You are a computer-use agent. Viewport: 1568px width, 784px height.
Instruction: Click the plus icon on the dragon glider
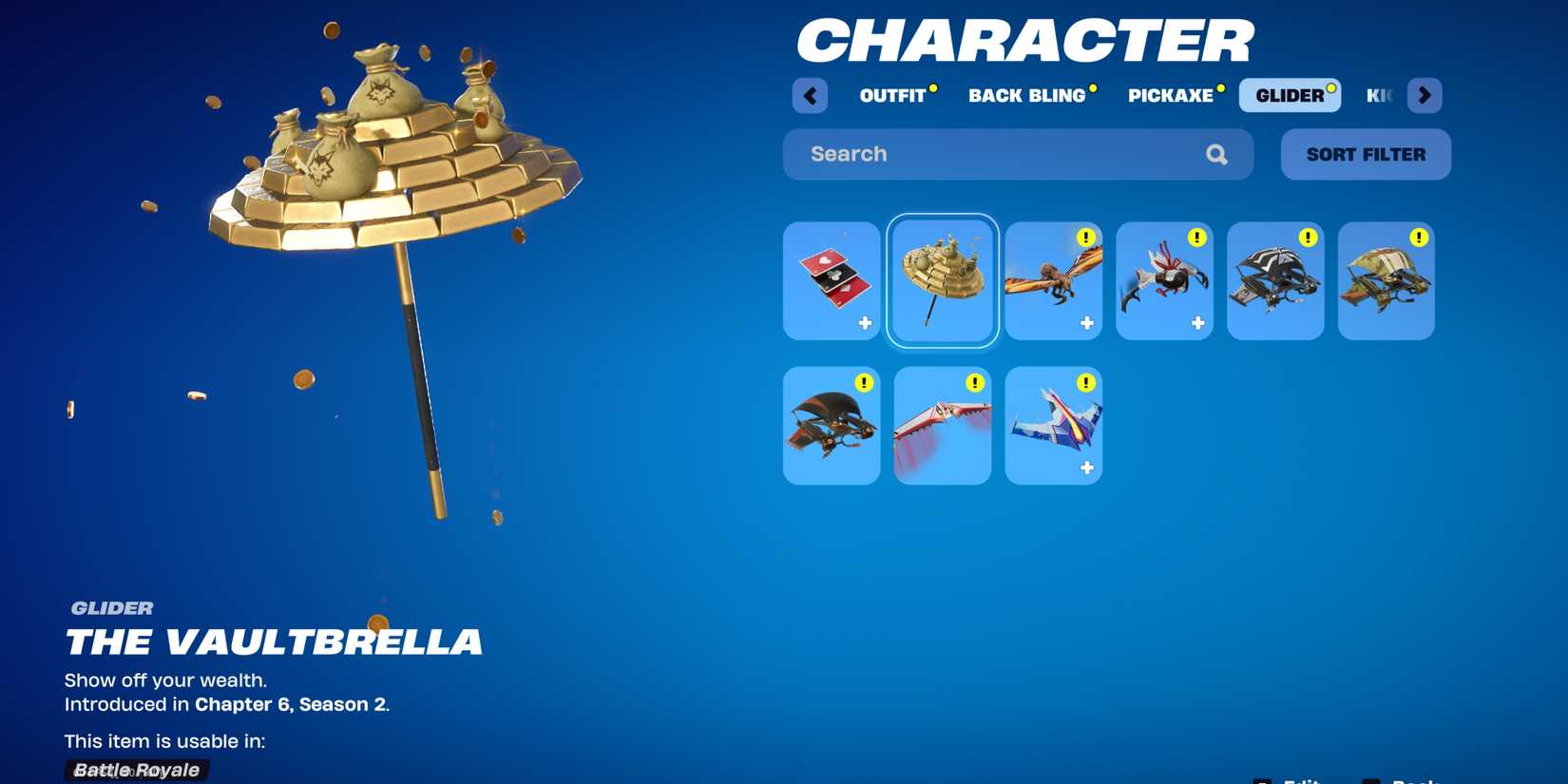click(x=1086, y=322)
